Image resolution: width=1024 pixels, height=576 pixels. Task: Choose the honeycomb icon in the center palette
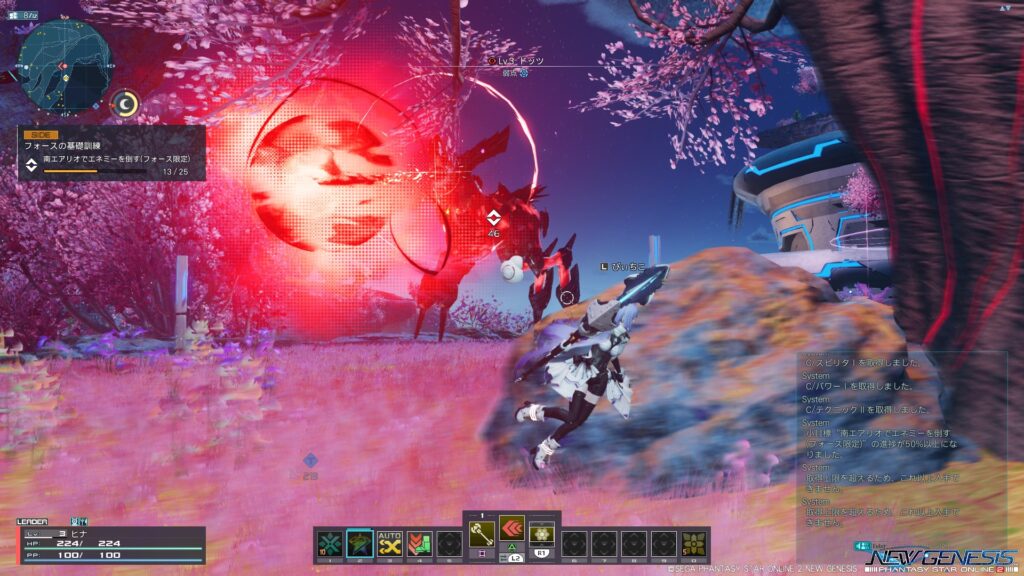point(543,536)
